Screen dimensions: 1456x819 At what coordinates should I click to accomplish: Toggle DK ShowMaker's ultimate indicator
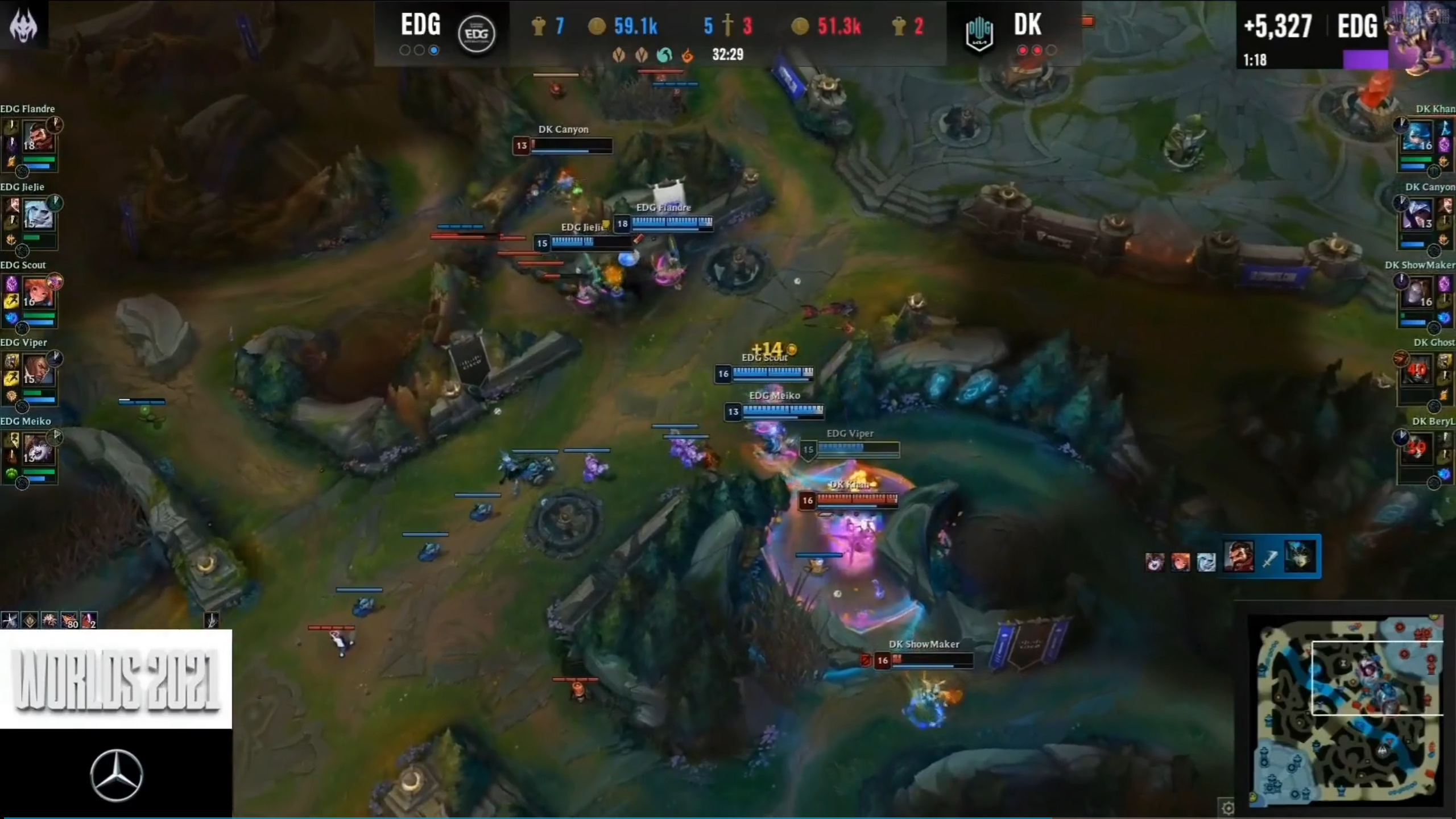1402,280
